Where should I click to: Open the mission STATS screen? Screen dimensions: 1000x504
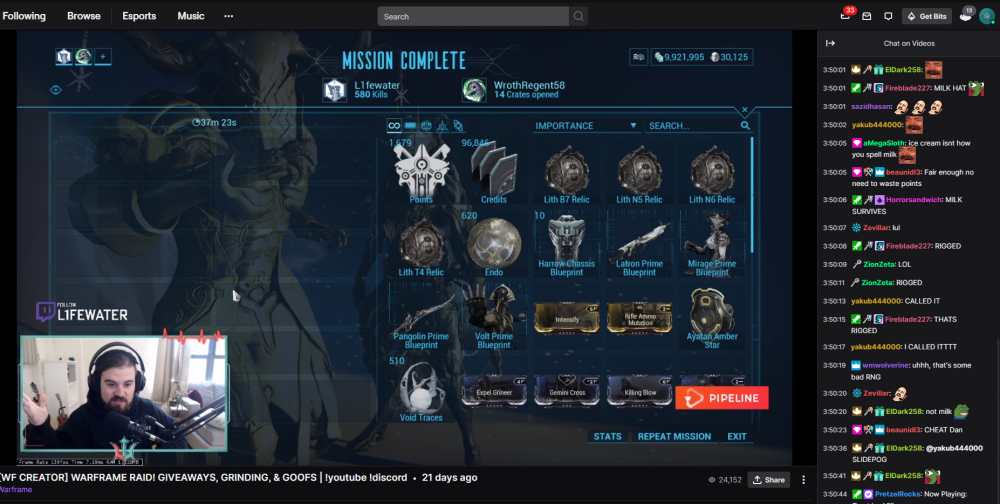tap(607, 437)
